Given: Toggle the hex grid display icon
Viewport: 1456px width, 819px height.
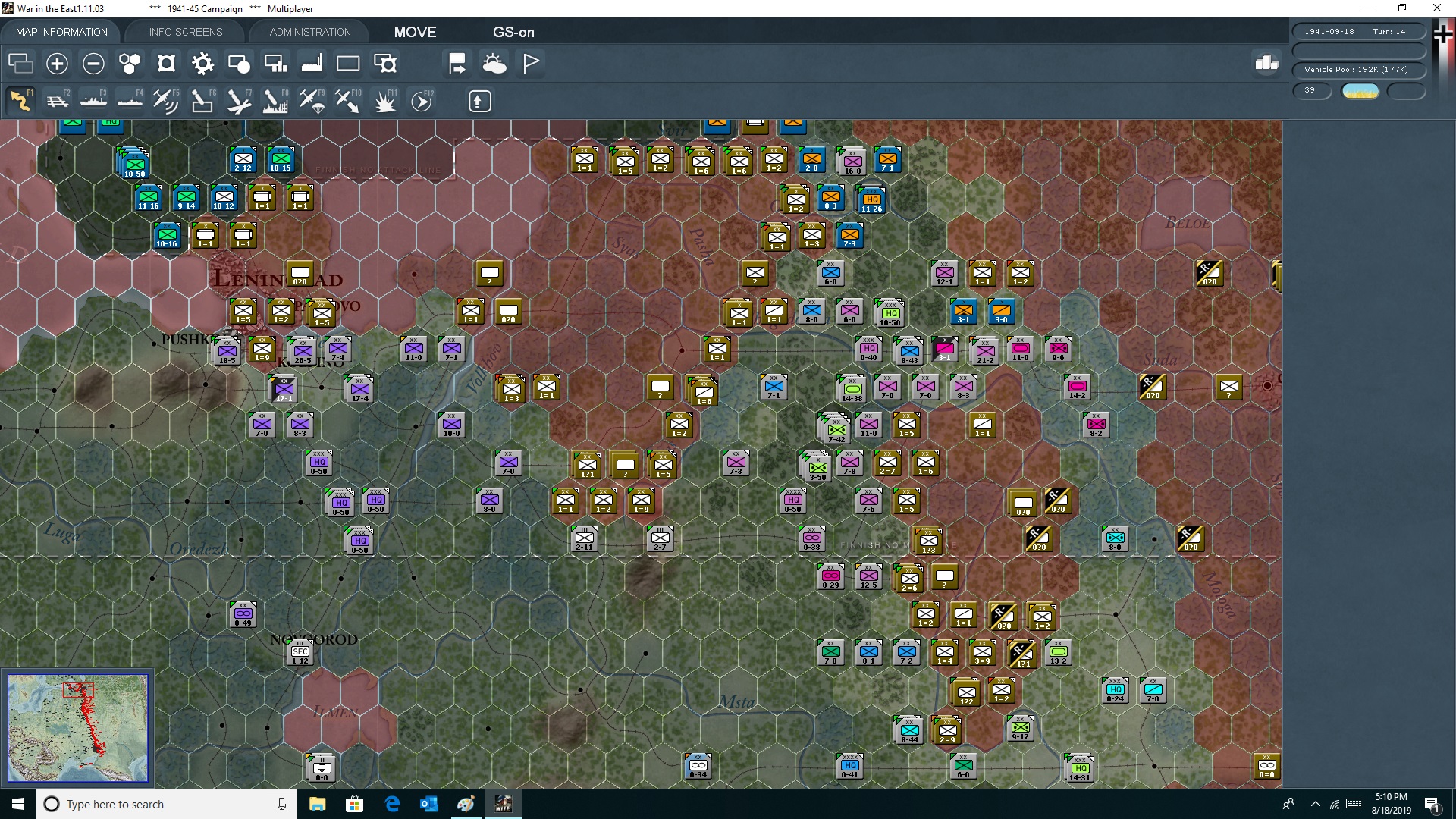Looking at the screenshot, I should [129, 64].
